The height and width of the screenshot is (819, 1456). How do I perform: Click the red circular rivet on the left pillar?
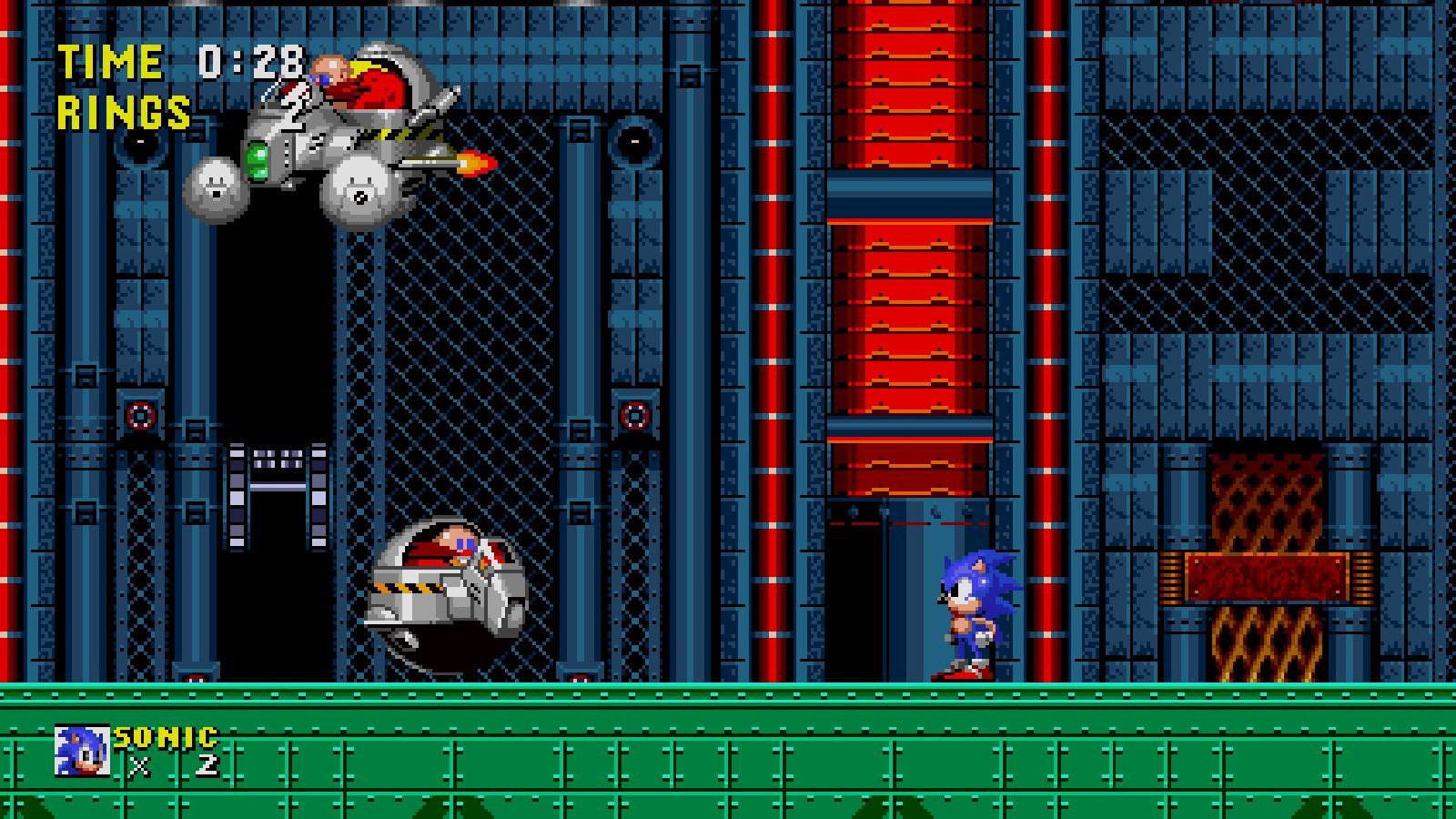pyautogui.click(x=138, y=414)
